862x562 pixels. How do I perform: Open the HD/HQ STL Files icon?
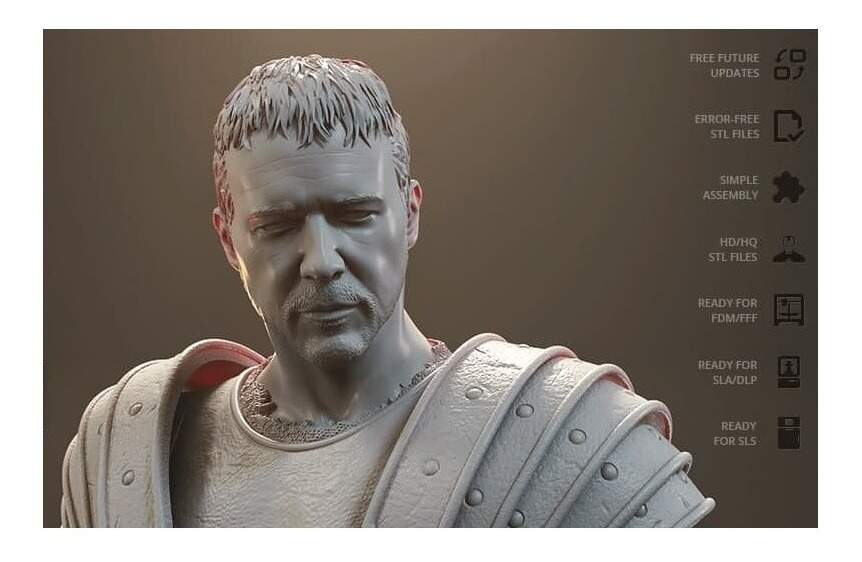[788, 249]
